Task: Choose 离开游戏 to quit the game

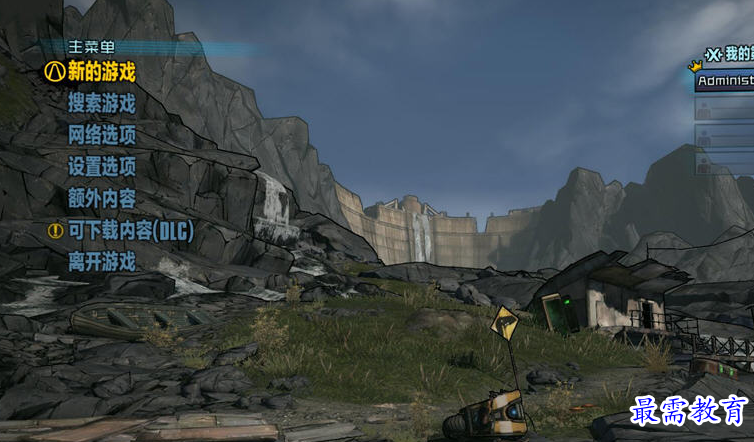Action: click(x=101, y=262)
